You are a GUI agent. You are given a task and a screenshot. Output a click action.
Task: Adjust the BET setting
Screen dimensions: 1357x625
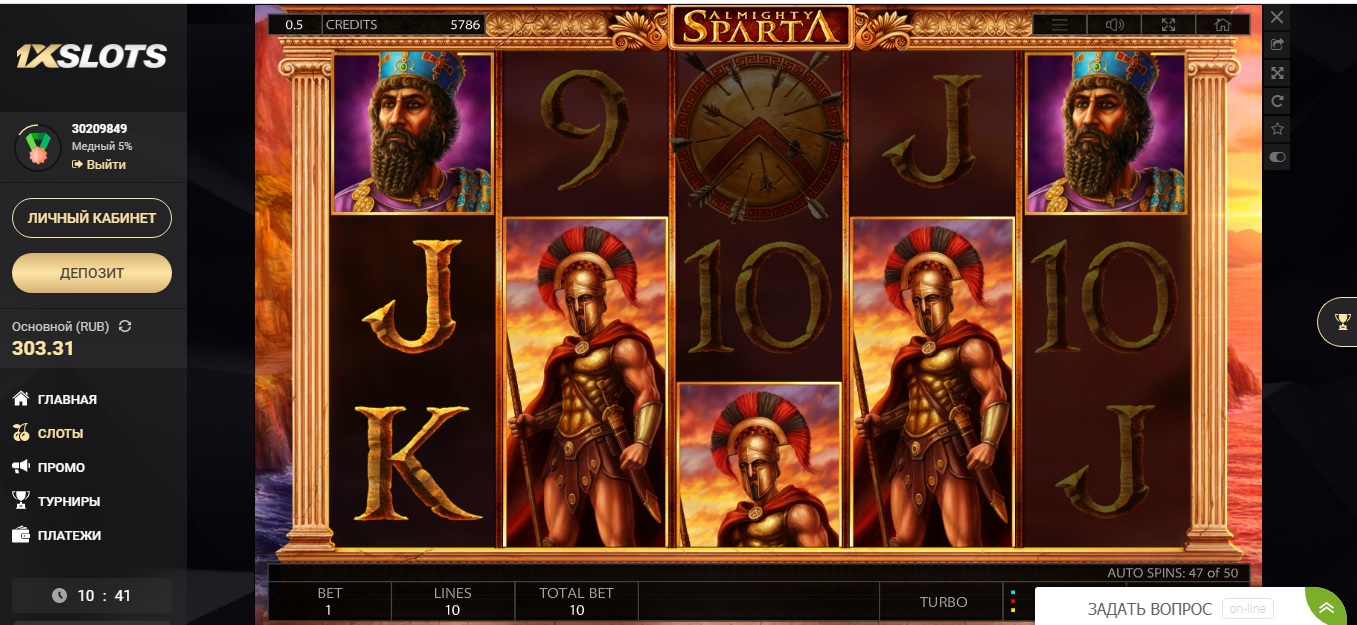(328, 601)
